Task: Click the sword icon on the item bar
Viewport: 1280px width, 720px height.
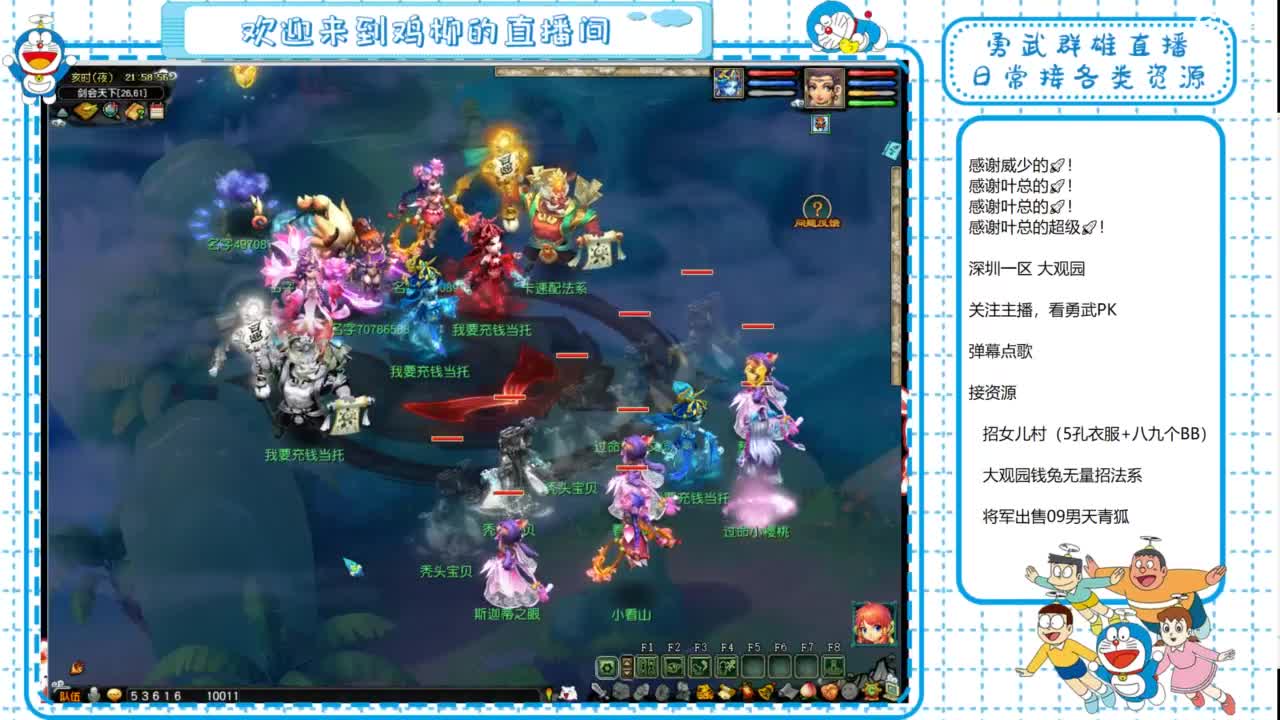Action: coord(600,691)
